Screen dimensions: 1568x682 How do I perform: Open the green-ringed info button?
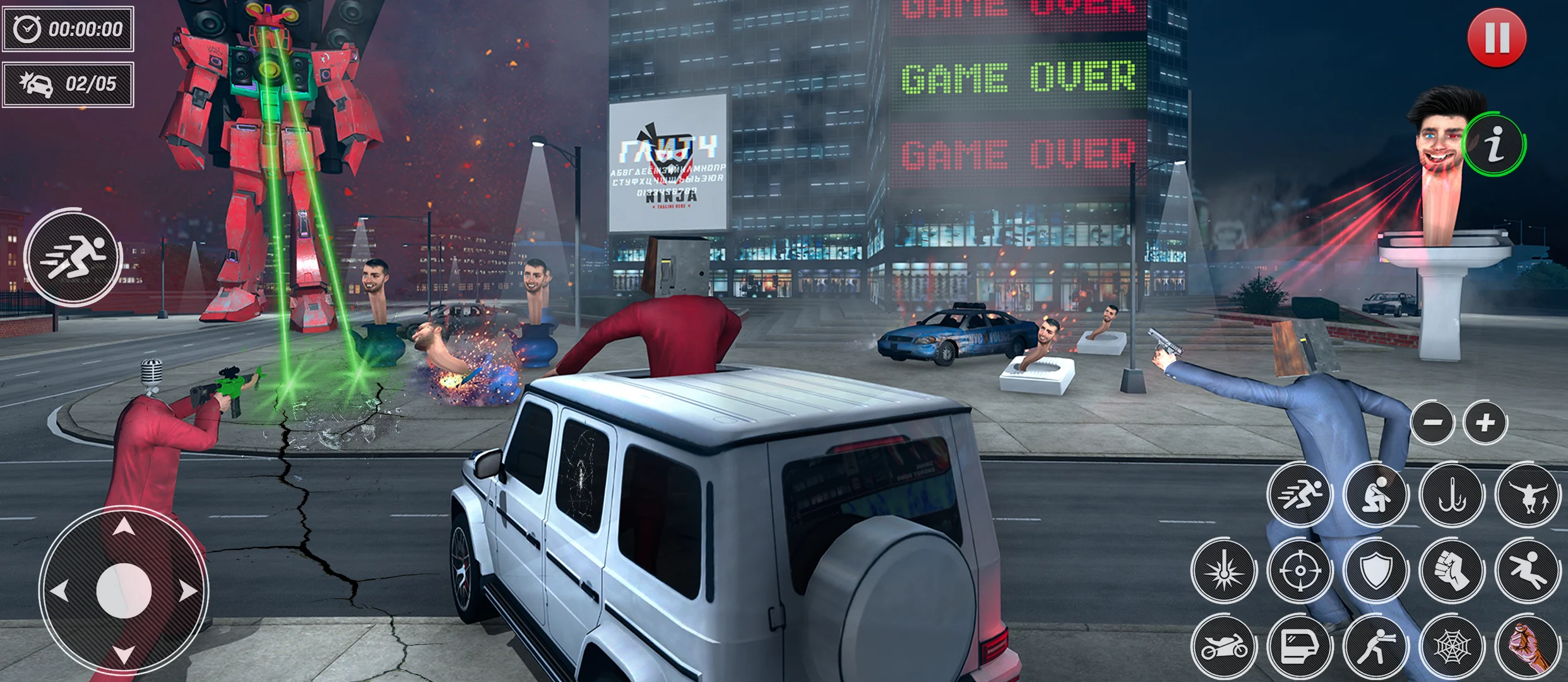[1494, 146]
